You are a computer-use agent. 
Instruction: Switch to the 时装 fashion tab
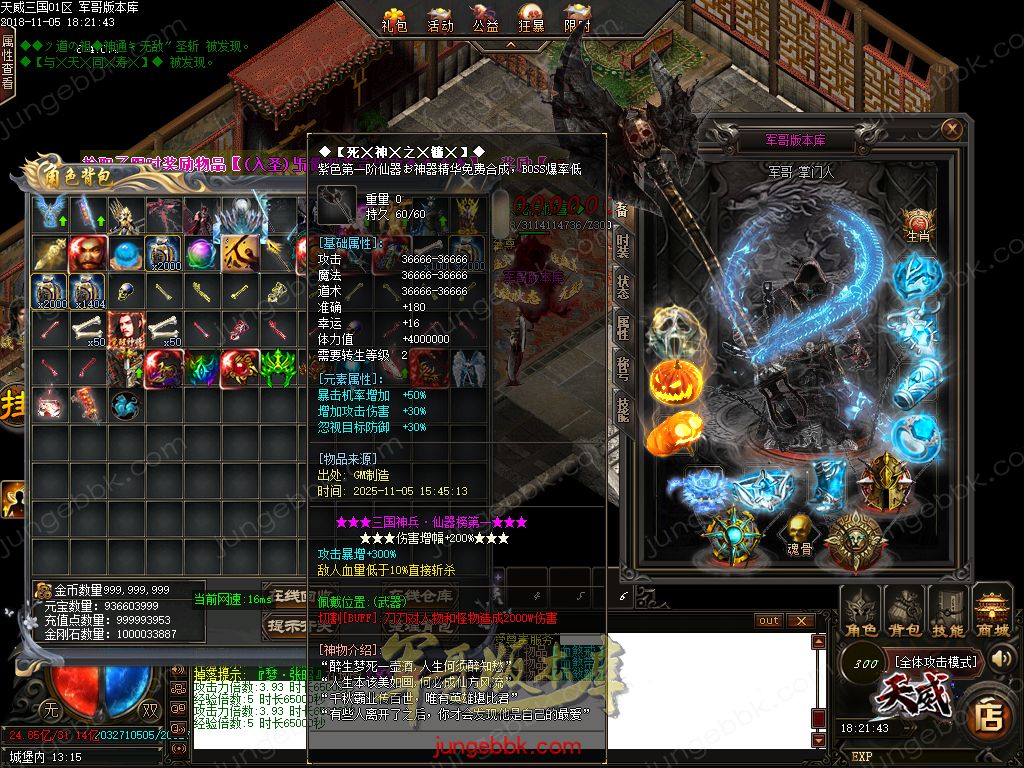[x=622, y=246]
